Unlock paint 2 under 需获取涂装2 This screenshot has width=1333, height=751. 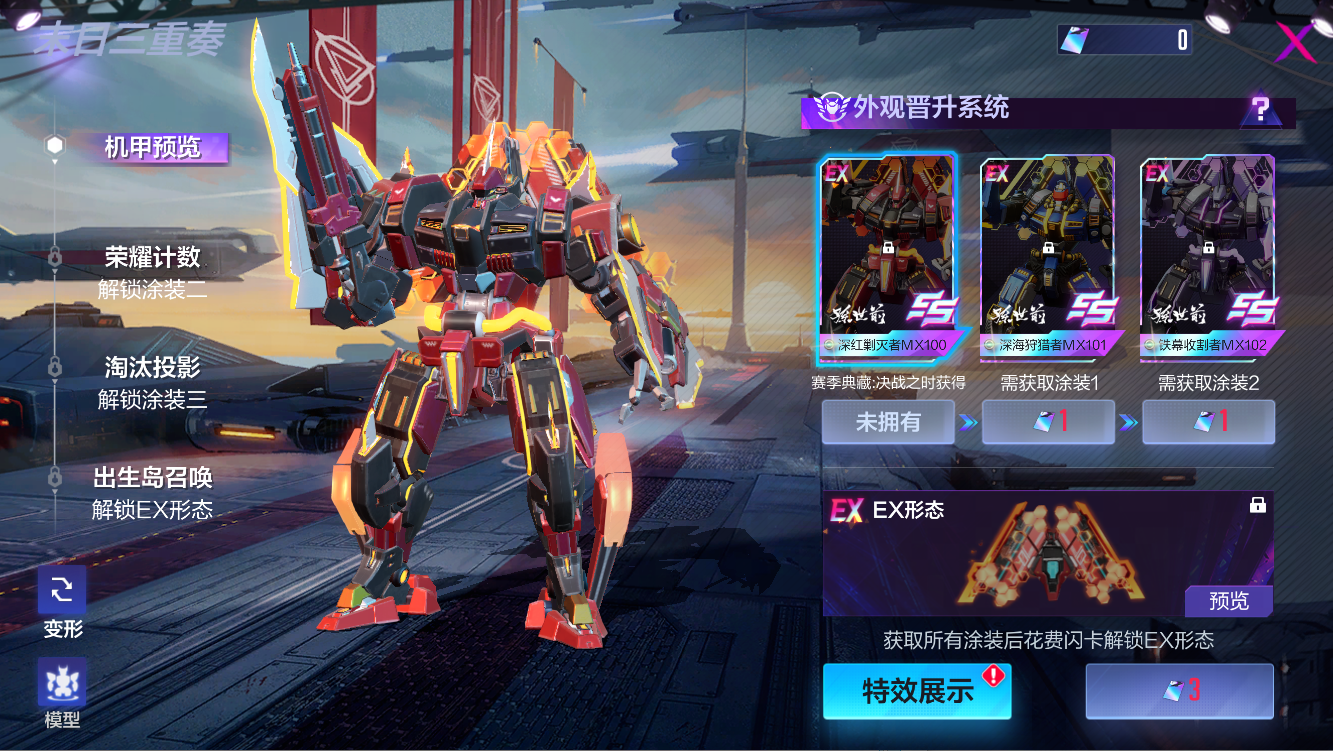pyautogui.click(x=1208, y=422)
